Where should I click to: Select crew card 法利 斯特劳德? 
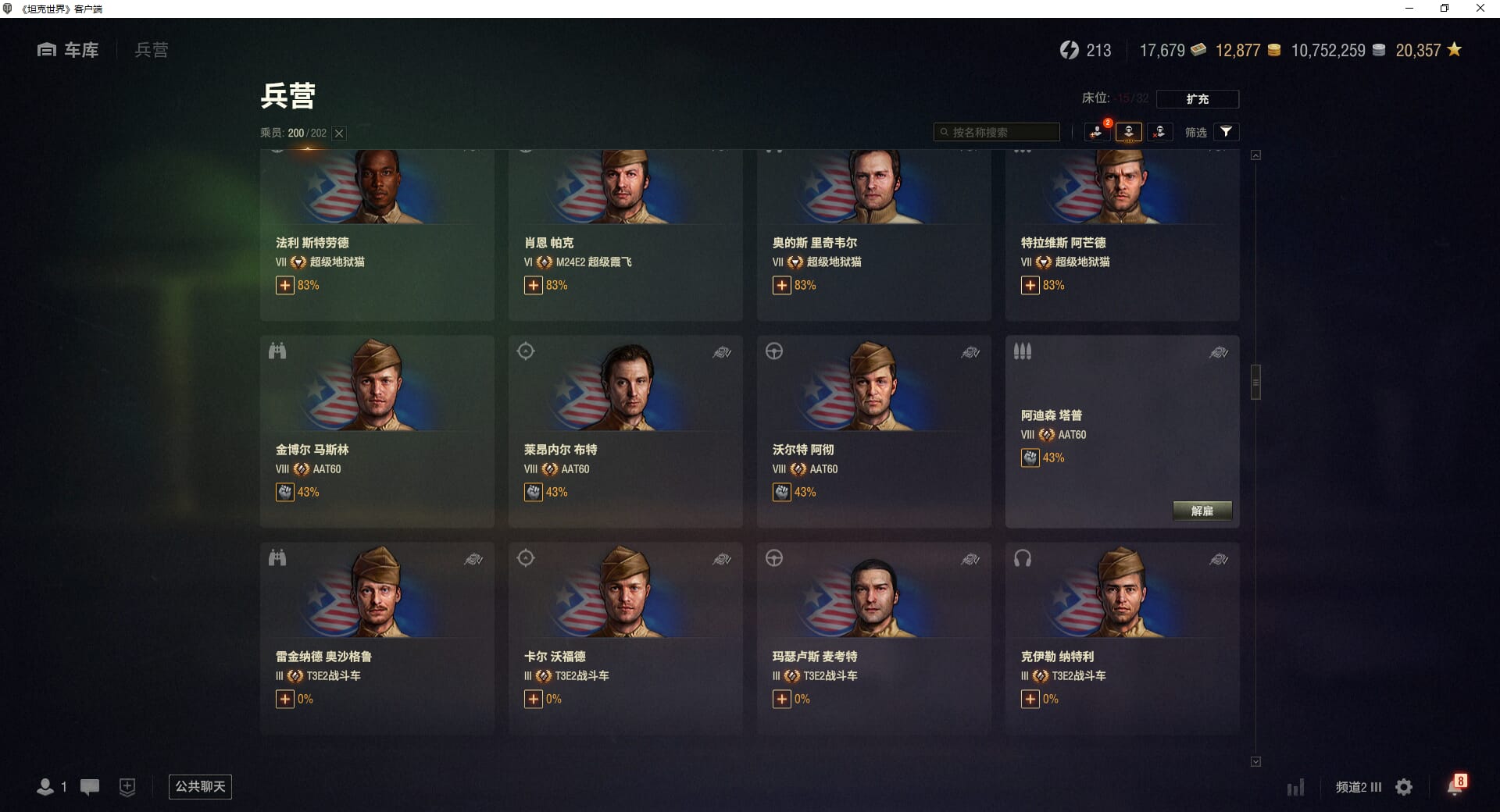pos(377,234)
